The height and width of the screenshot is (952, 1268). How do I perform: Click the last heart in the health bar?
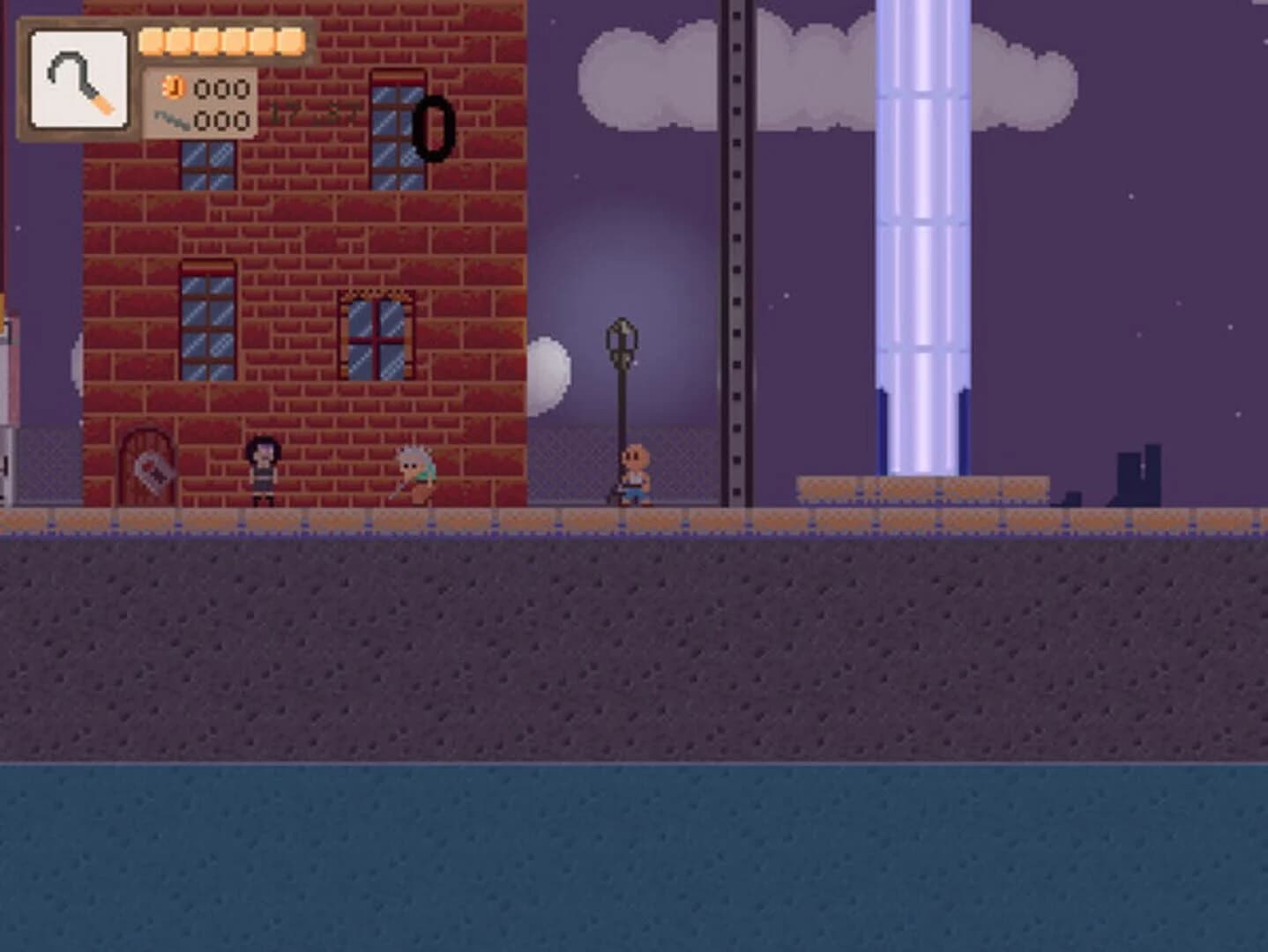pyautogui.click(x=290, y=39)
